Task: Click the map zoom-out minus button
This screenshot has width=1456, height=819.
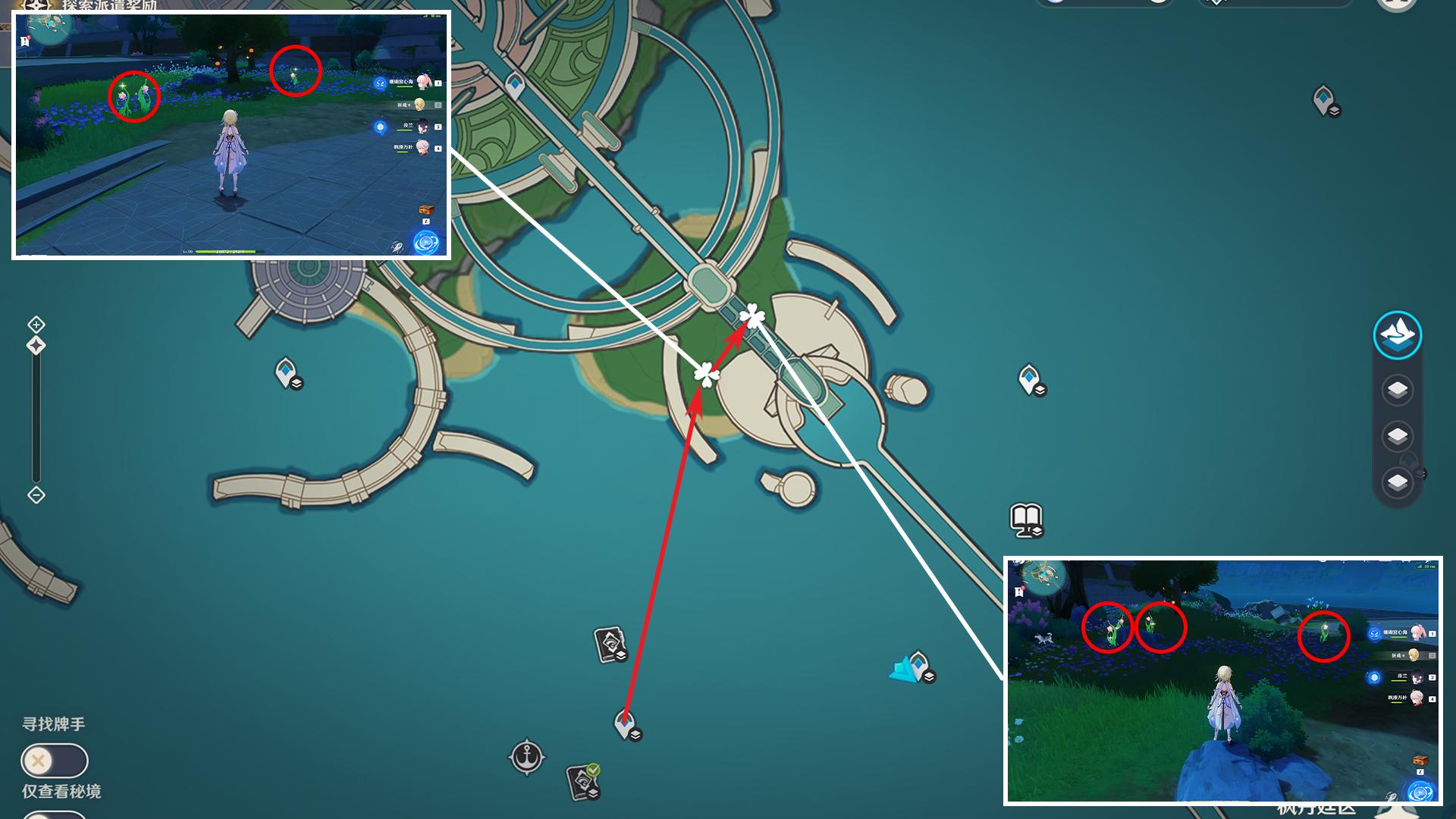Action: point(36,495)
